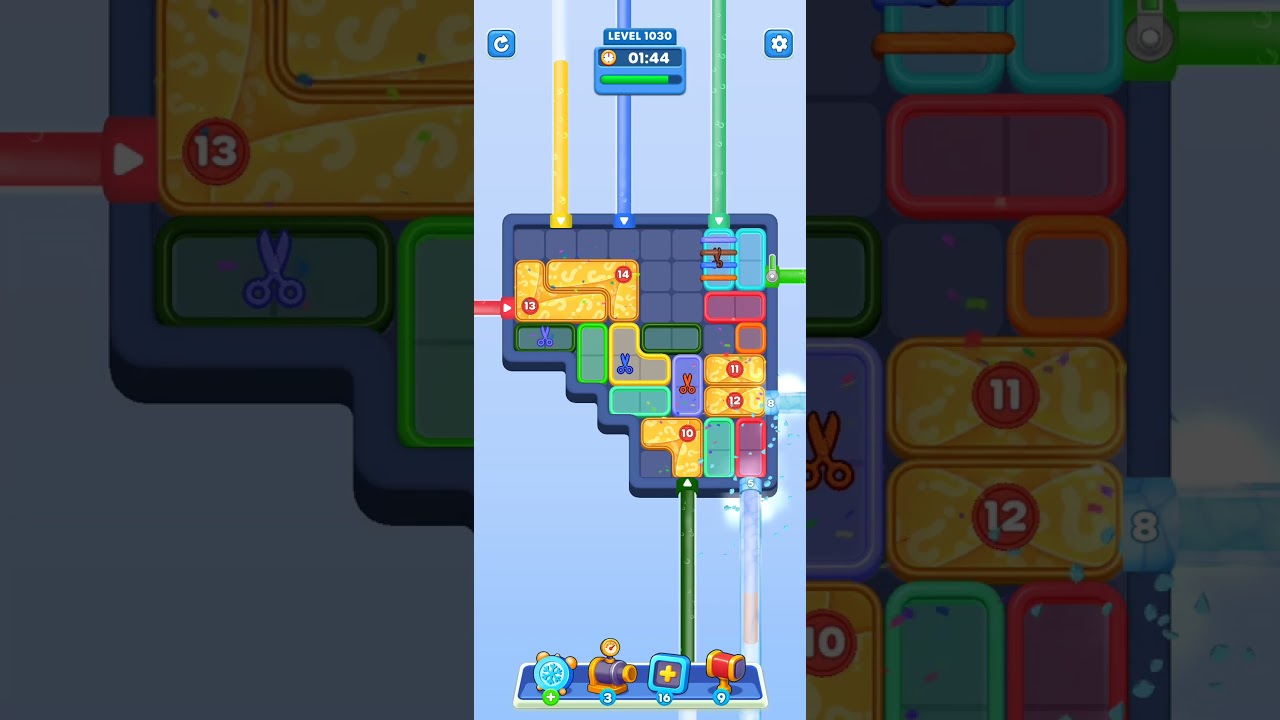Tap the yellow block numbered 10
The width and height of the screenshot is (1280, 720).
tap(685, 434)
